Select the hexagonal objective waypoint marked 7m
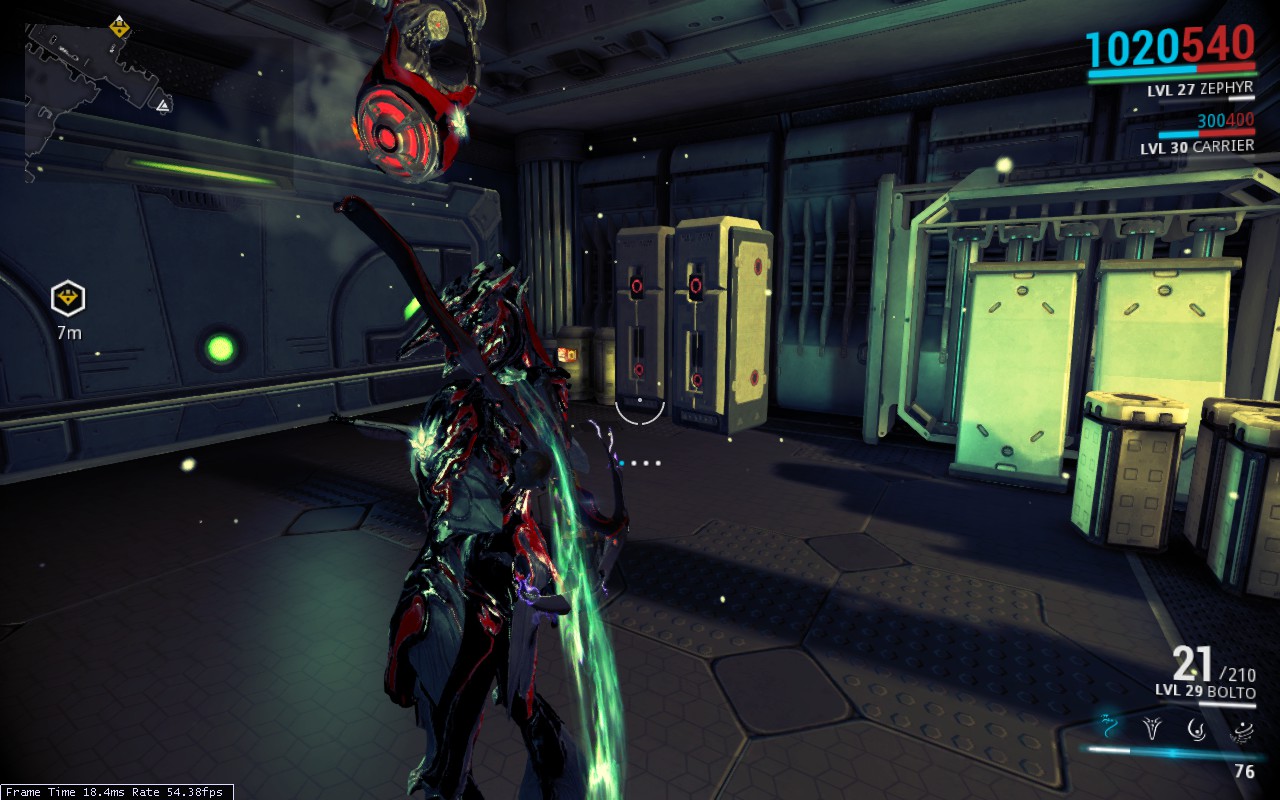This screenshot has width=1280, height=800. click(68, 297)
